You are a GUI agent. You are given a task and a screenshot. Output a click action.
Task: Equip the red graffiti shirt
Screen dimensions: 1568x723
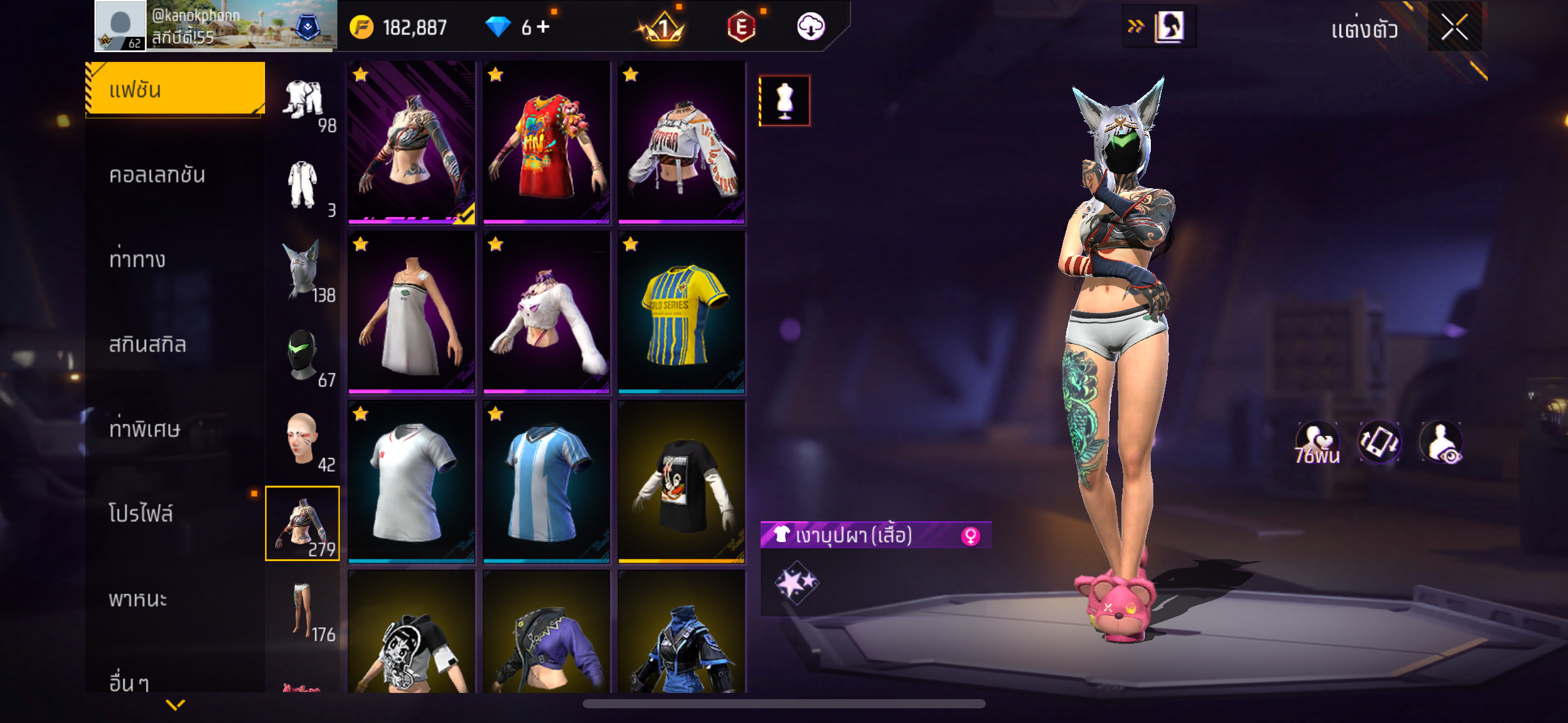[x=546, y=142]
